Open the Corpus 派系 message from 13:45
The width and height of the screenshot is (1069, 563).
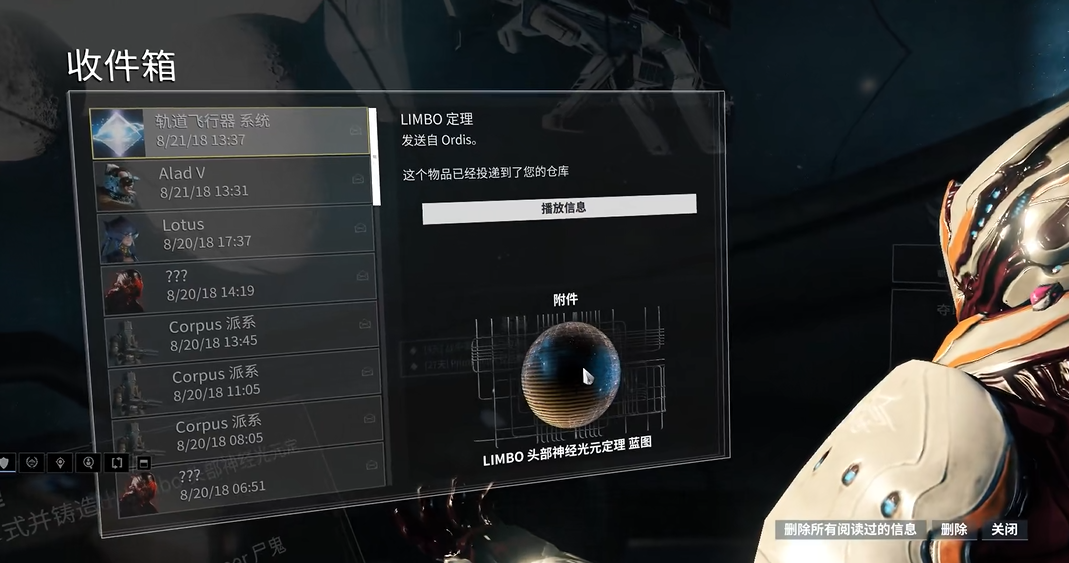[x=240, y=333]
